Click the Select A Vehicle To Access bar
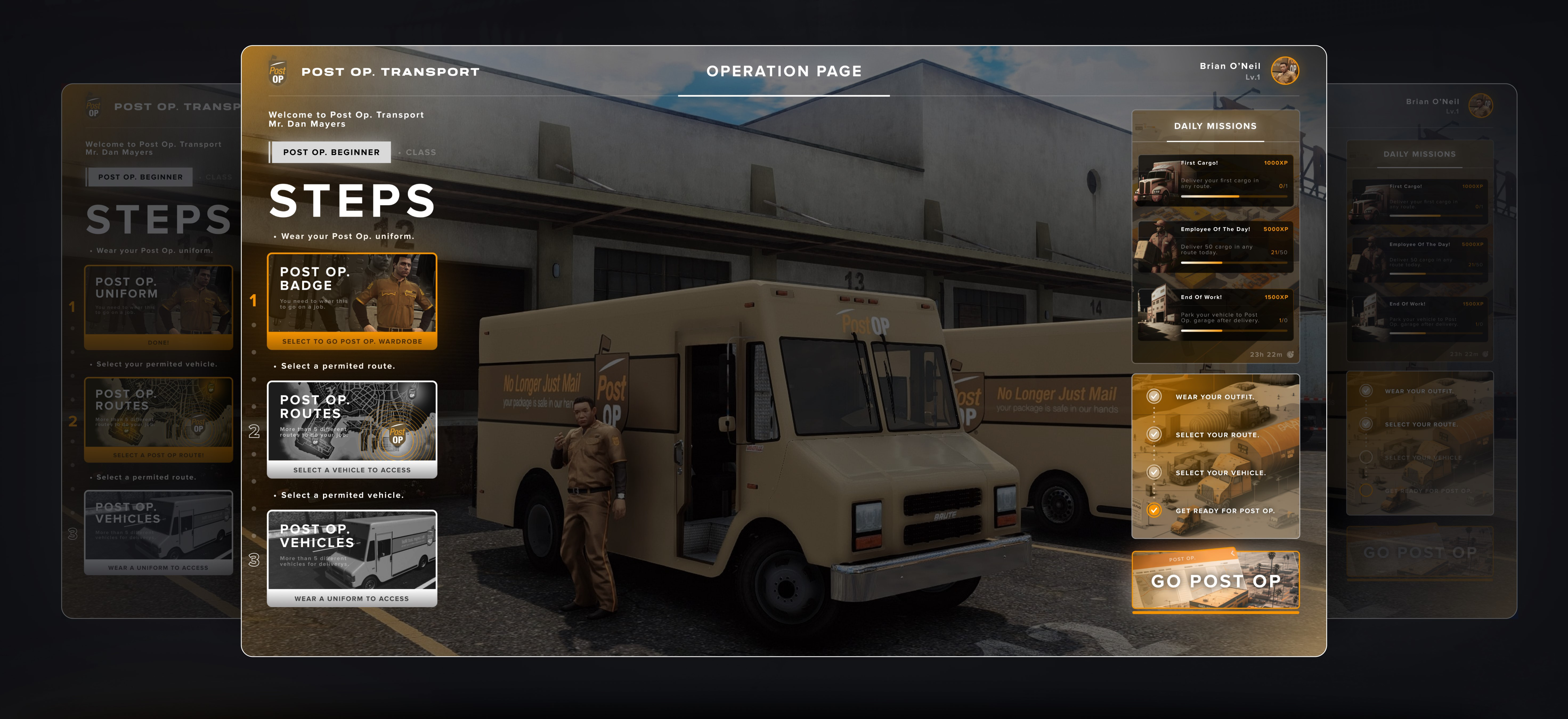 (352, 470)
